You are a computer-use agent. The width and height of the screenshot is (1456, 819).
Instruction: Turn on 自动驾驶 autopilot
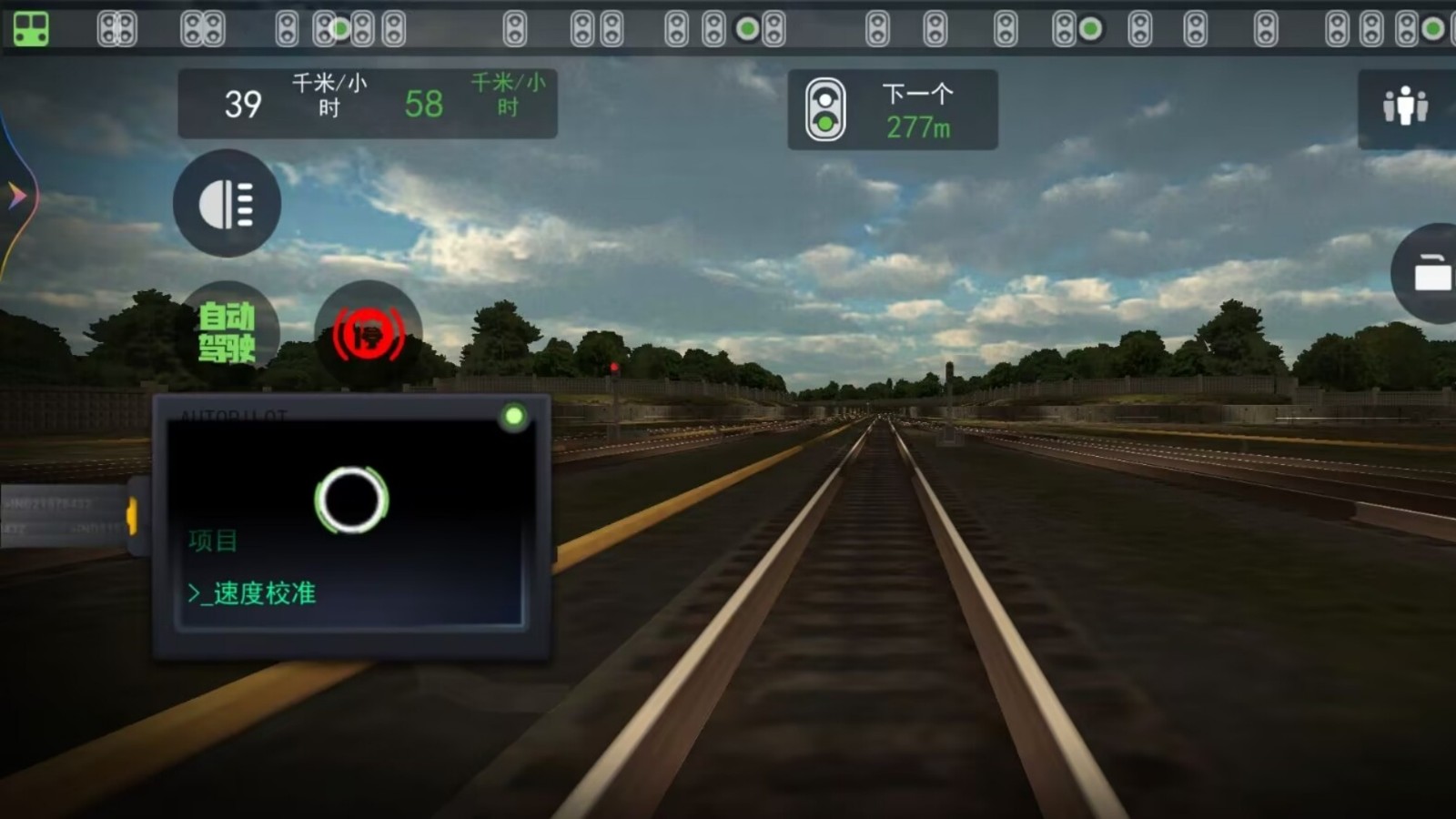coord(227,332)
